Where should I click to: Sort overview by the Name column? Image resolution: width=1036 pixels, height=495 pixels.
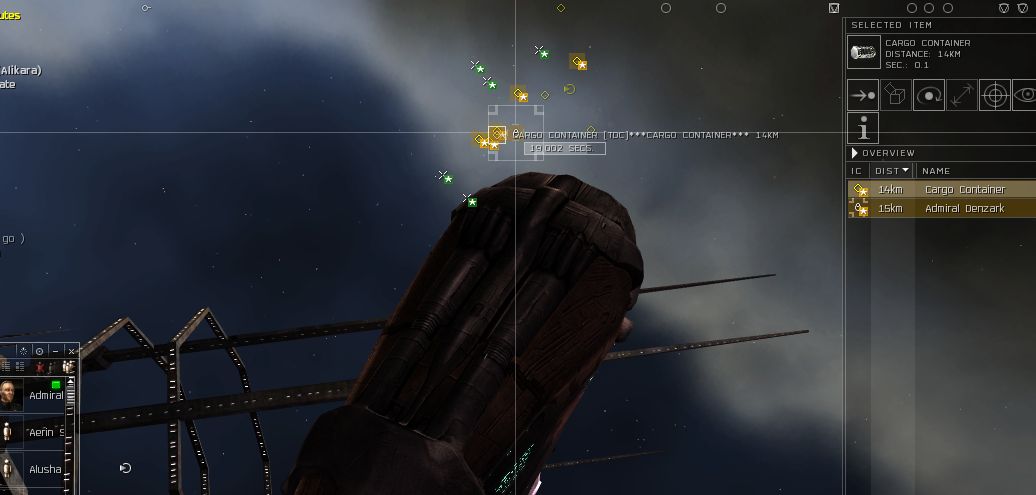click(936, 171)
